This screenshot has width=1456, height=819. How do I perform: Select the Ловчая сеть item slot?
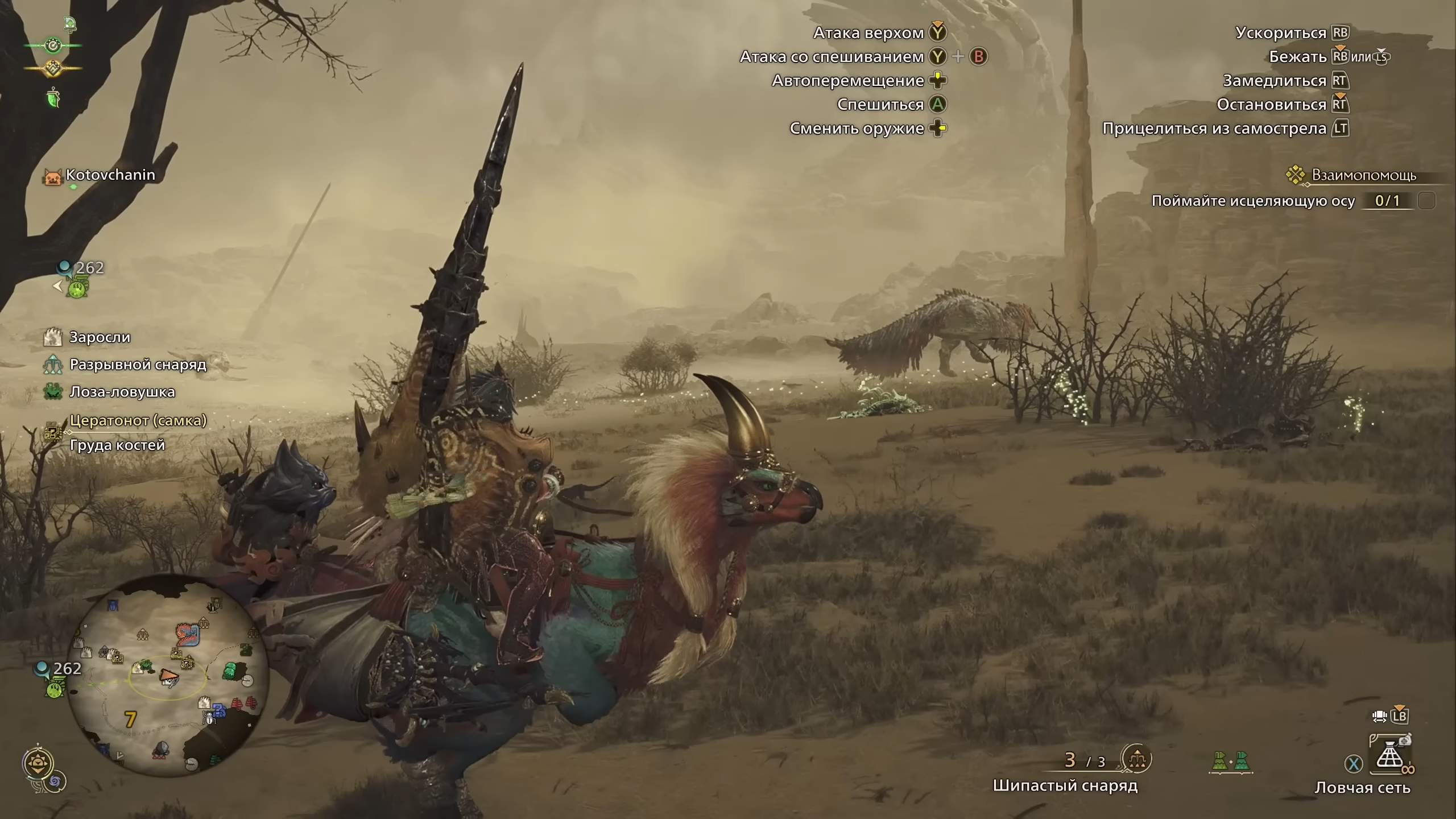(1390, 757)
